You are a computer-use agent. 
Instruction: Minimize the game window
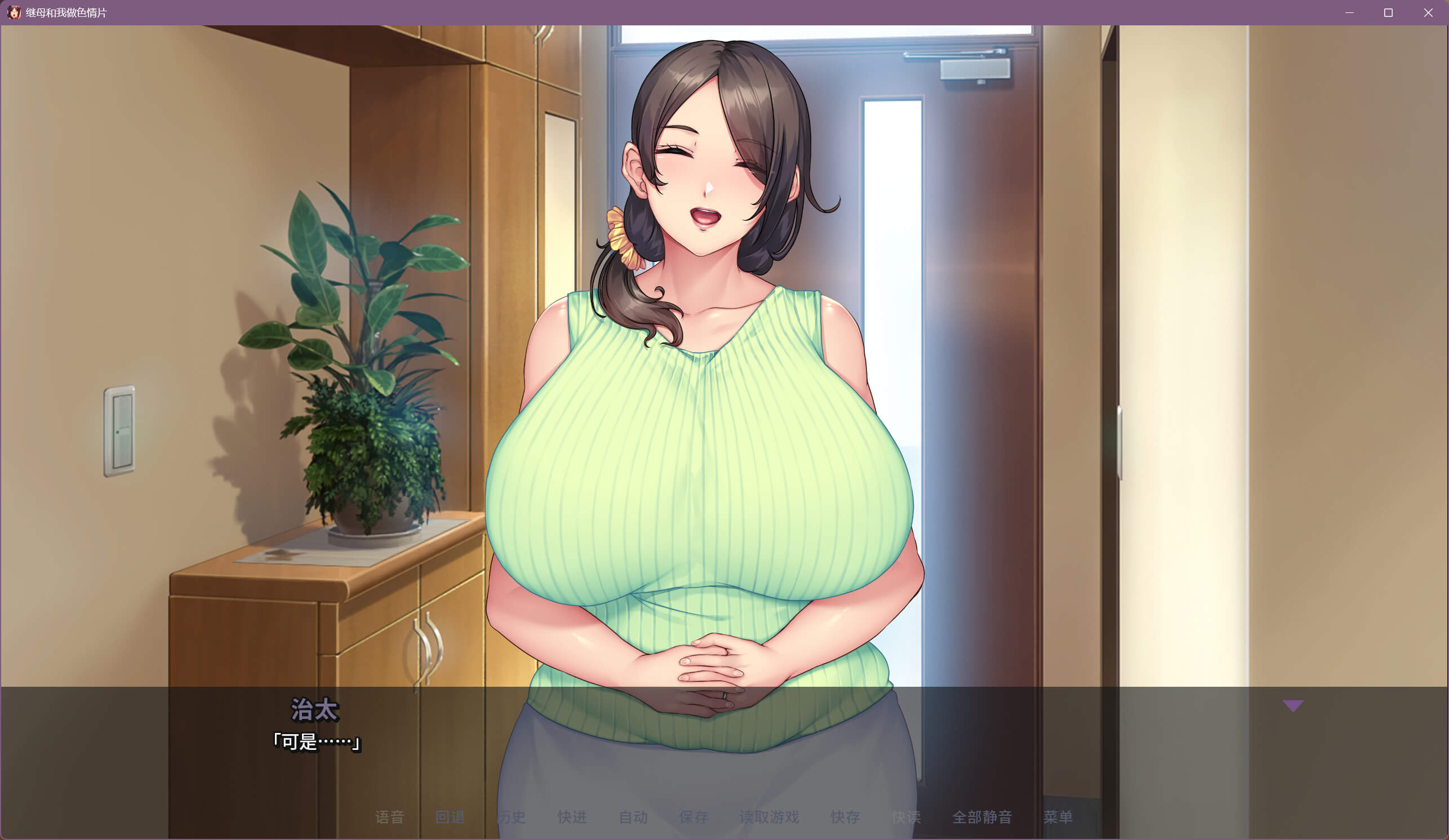click(1349, 12)
